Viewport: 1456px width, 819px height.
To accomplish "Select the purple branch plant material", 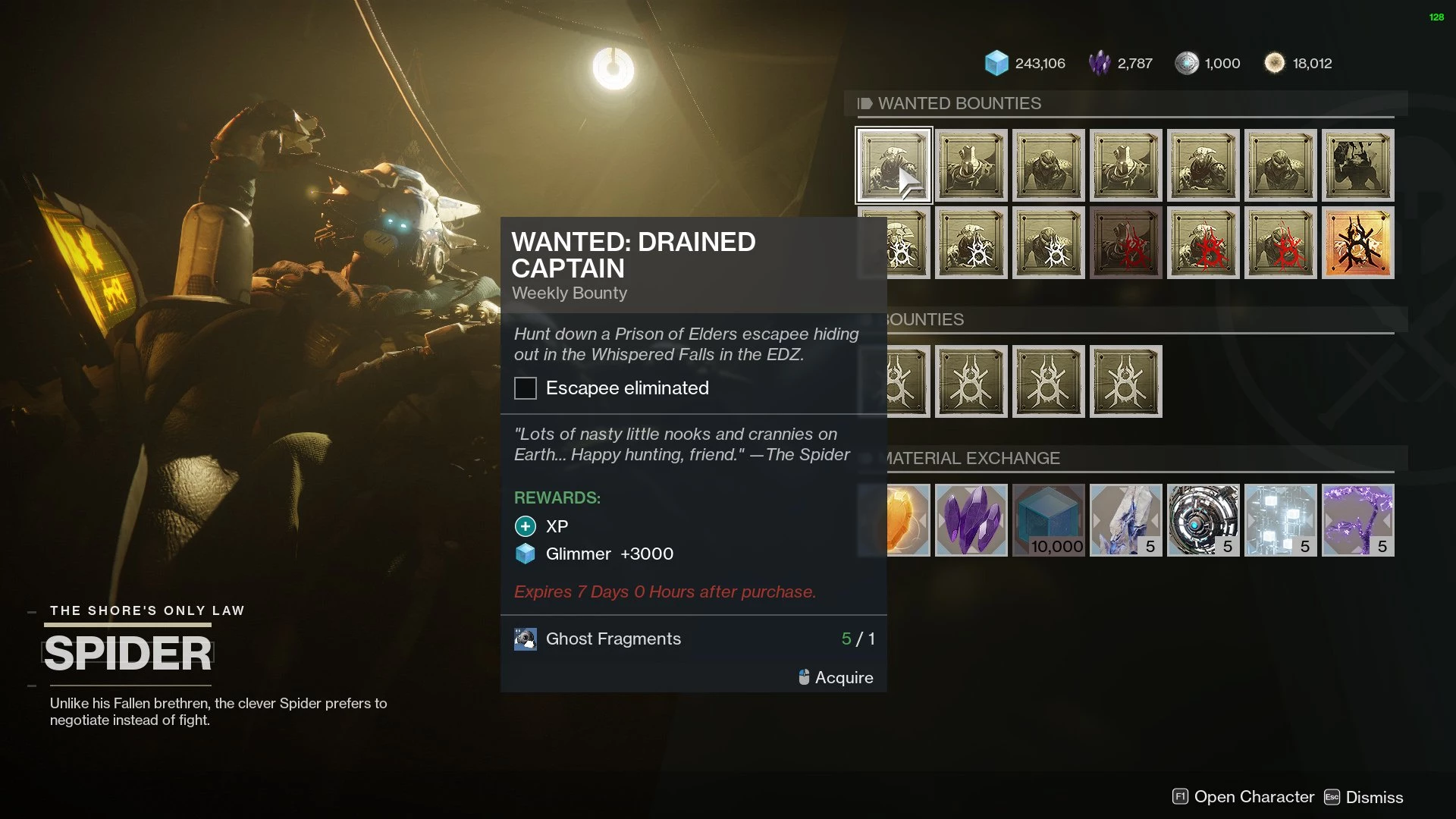I will 1357,520.
